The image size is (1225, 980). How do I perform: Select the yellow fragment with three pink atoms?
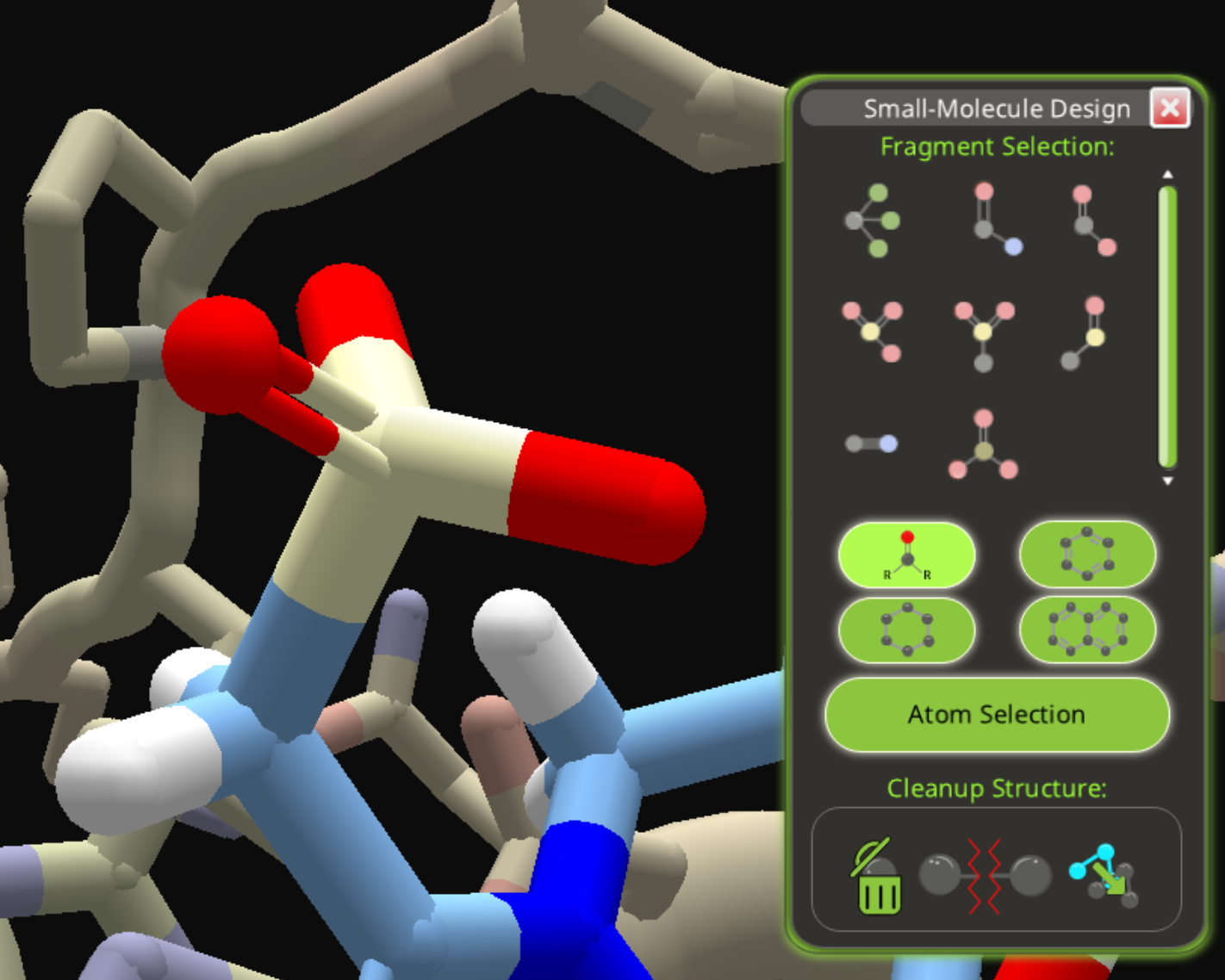coord(872,330)
